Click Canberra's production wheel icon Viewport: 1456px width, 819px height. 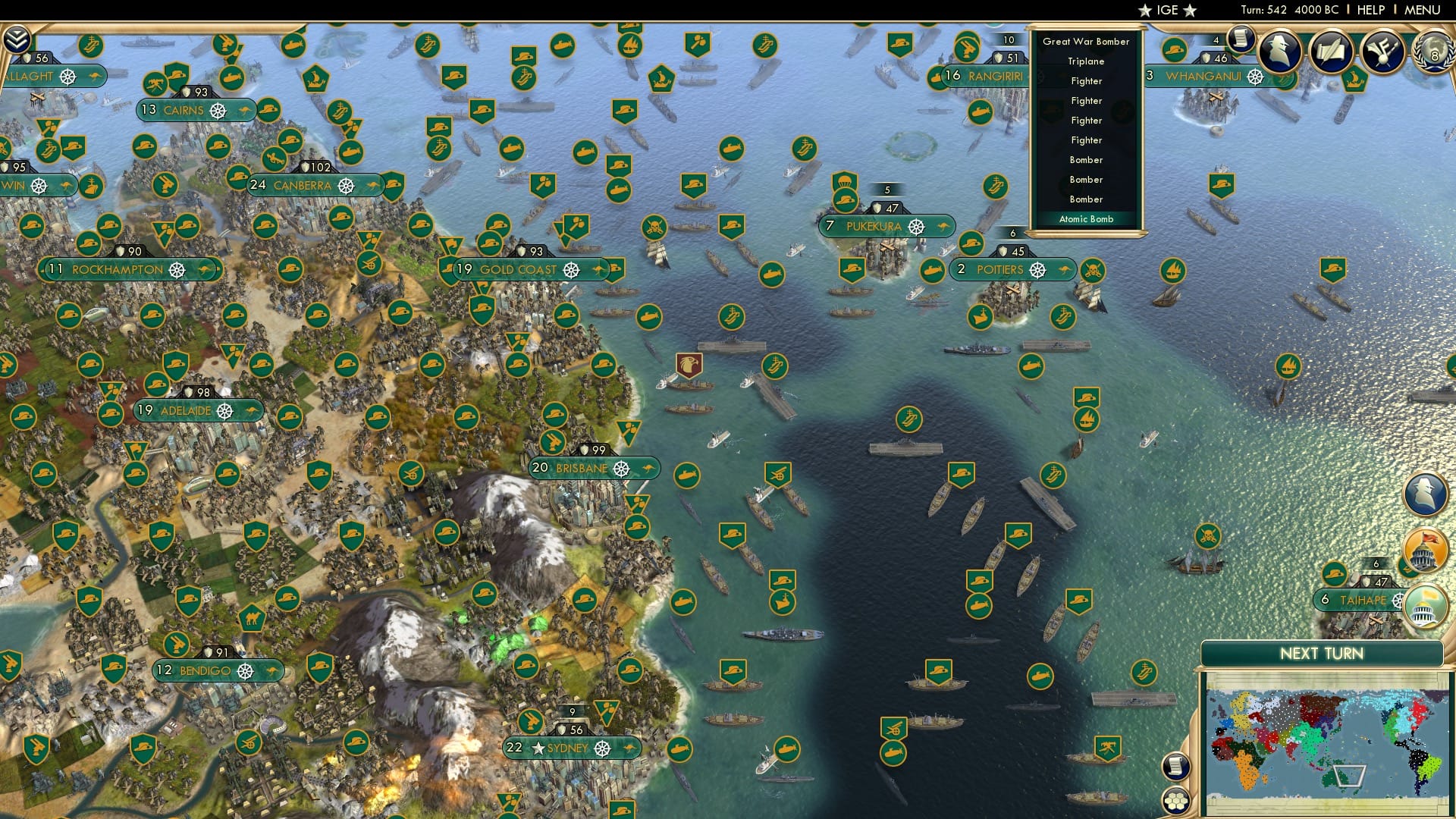[347, 184]
